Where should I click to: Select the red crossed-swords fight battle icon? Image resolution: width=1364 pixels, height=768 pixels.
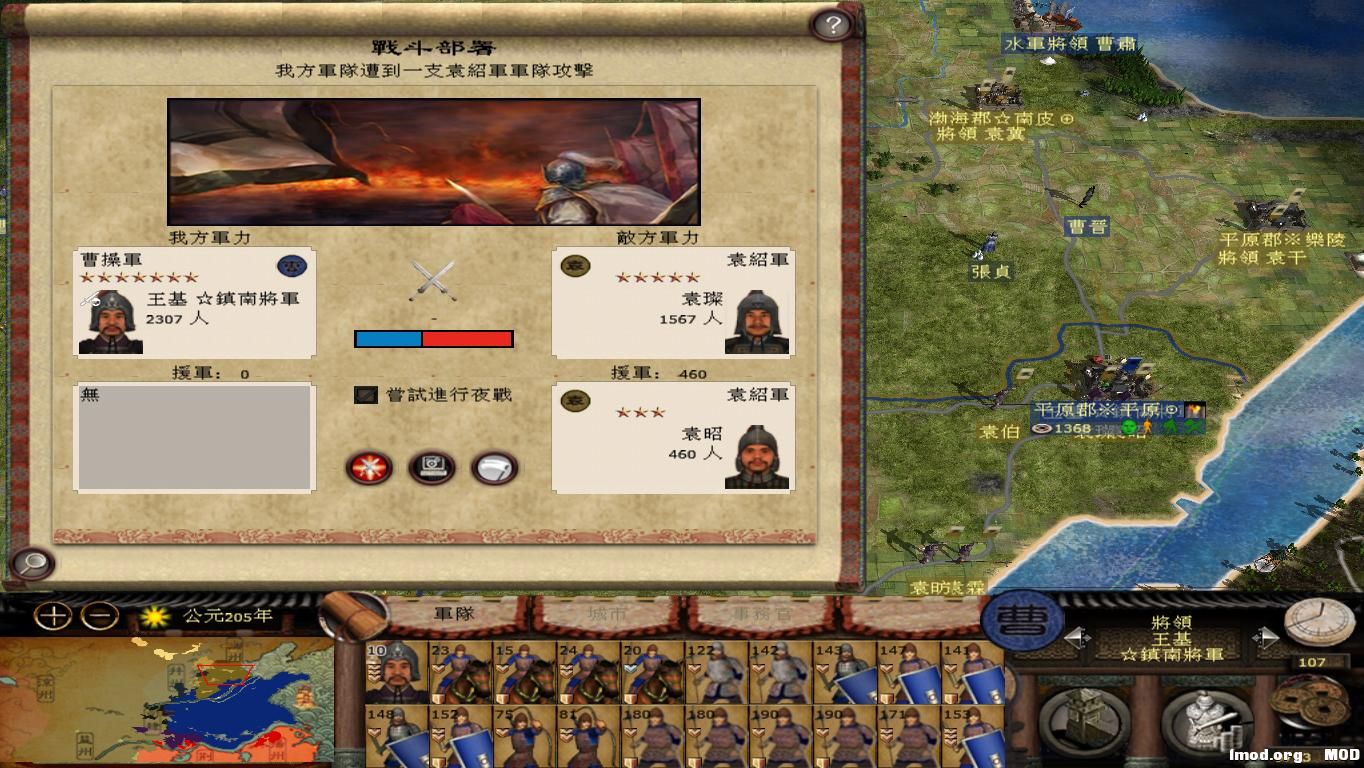click(369, 469)
